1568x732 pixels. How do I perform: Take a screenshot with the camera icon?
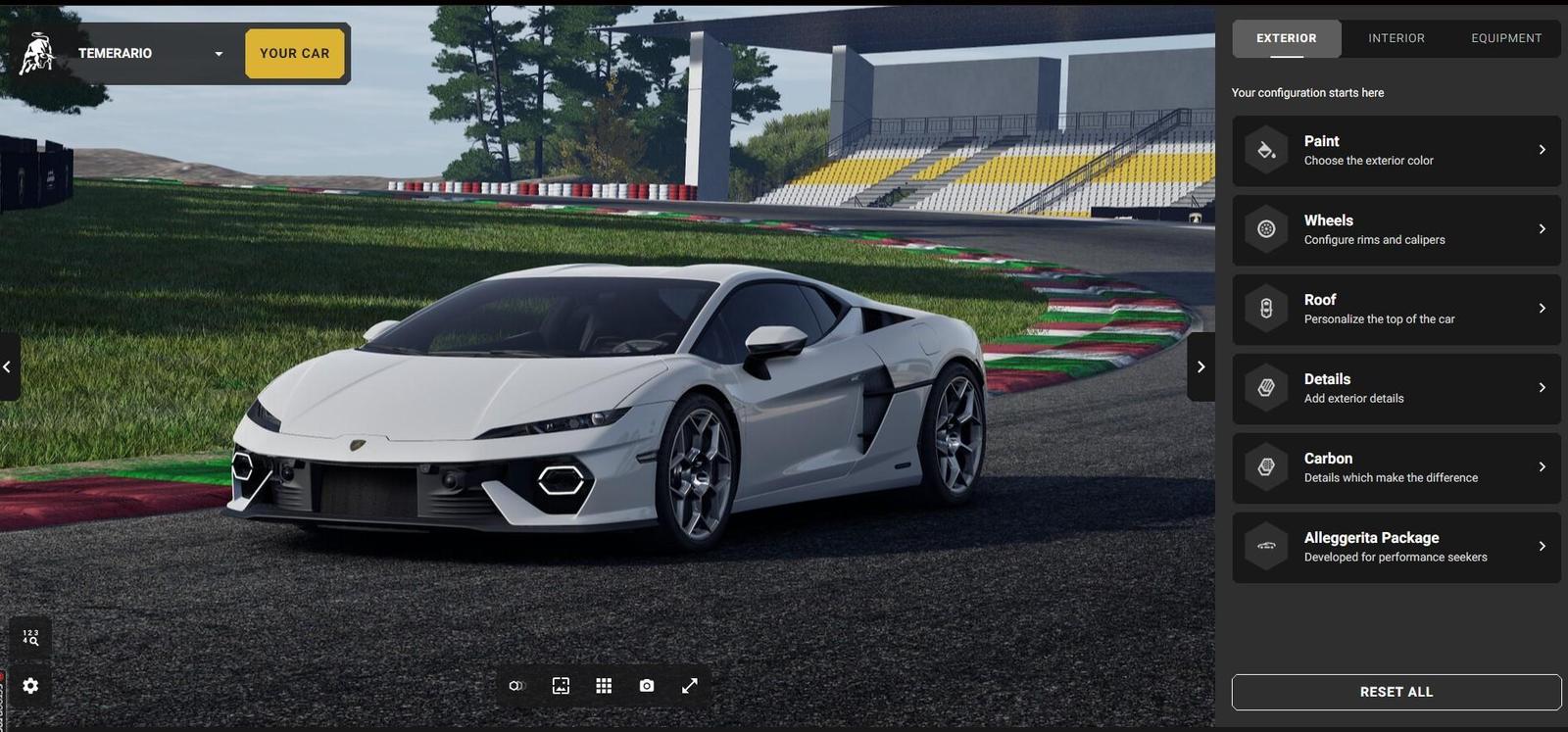(645, 683)
